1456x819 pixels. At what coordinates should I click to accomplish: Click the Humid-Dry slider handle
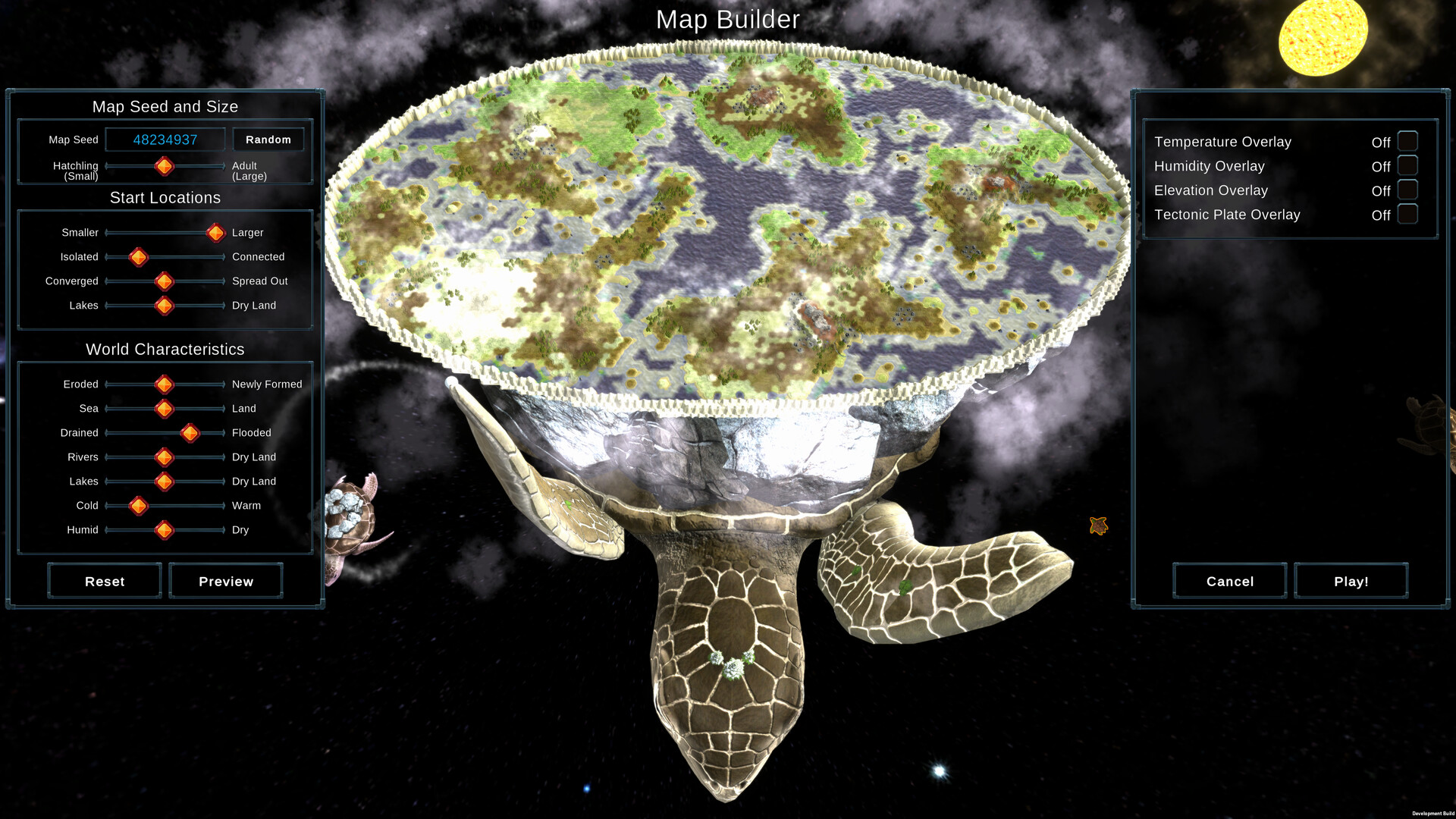[164, 530]
